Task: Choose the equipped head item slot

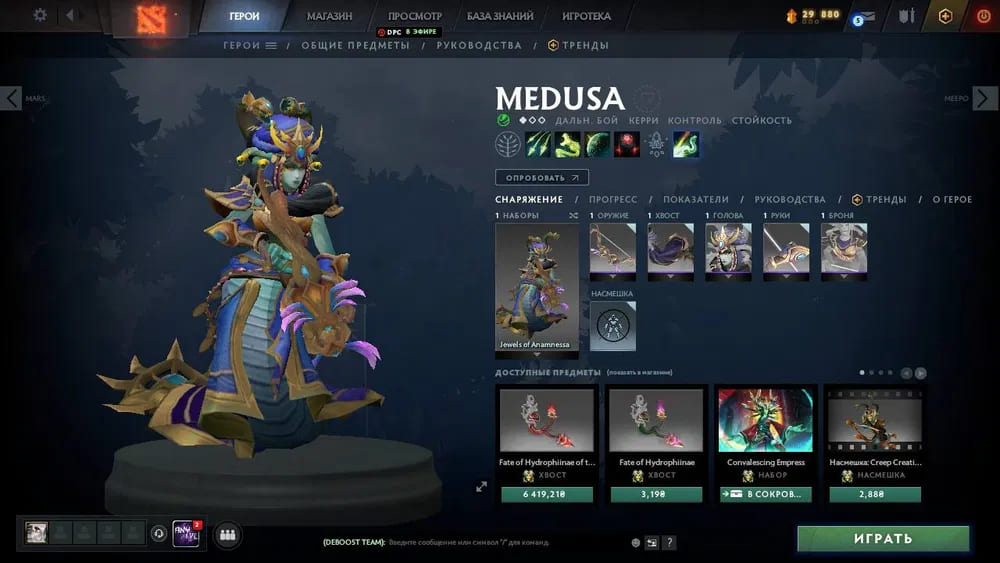Action: point(728,248)
